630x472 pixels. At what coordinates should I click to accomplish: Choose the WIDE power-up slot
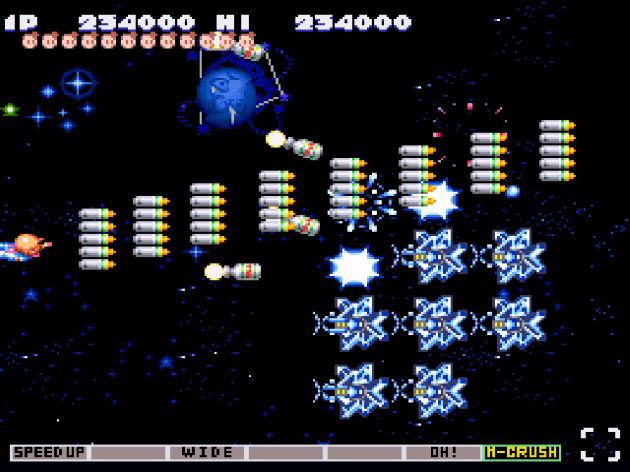click(x=207, y=453)
